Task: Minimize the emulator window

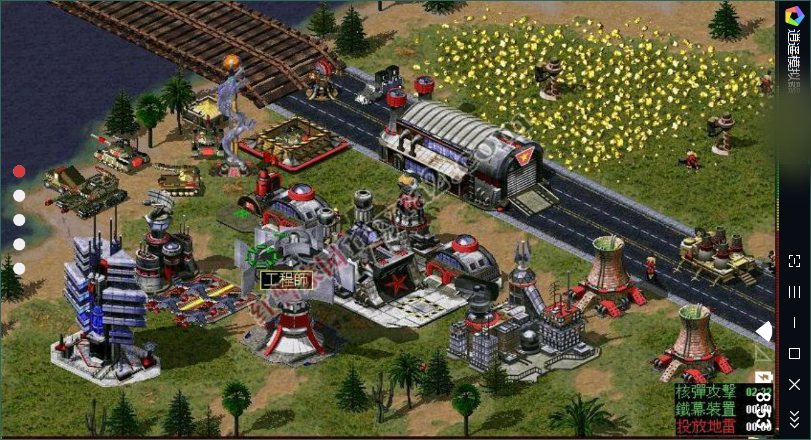Action: coord(794,323)
